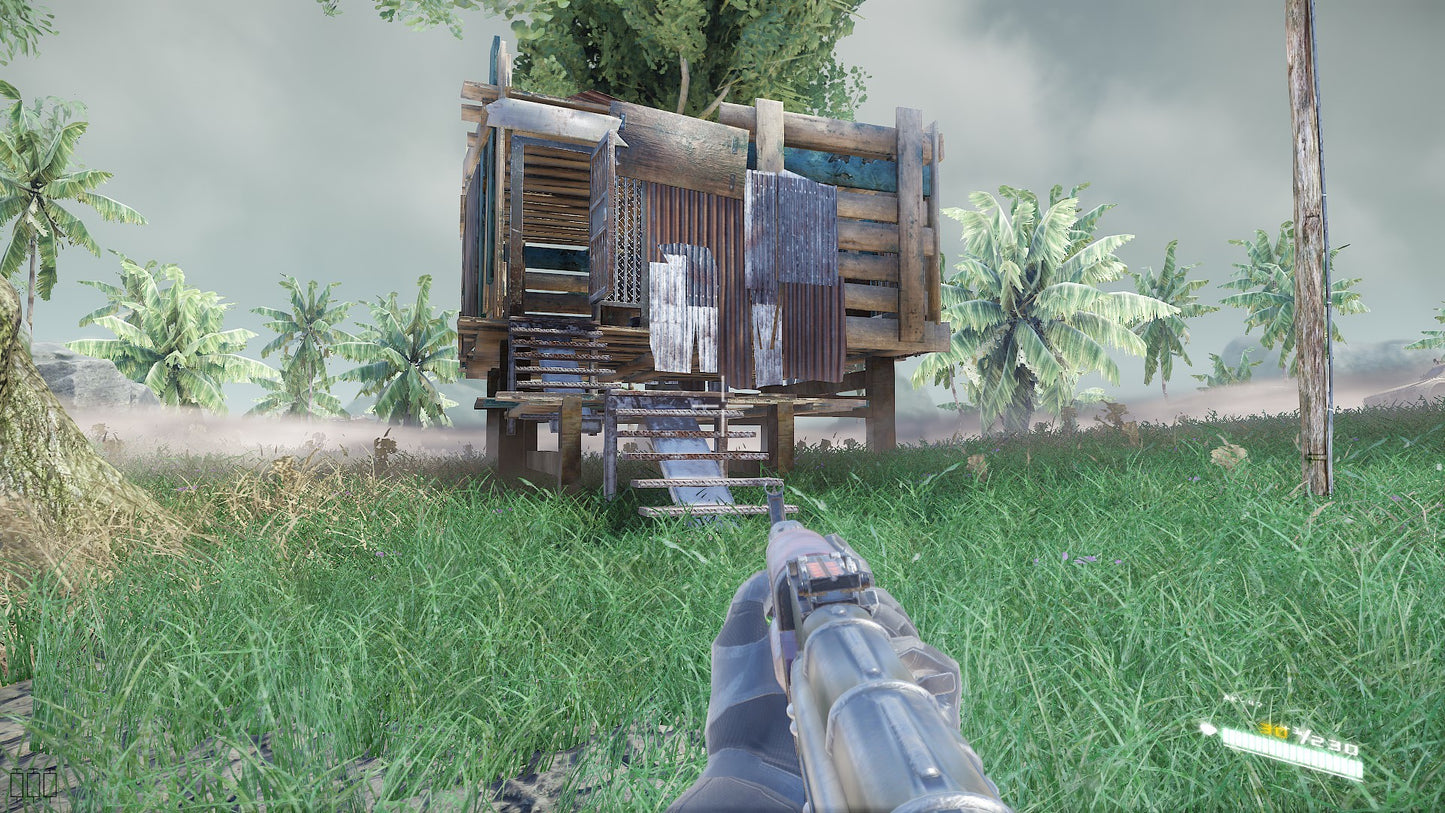The height and width of the screenshot is (813, 1445).
Task: Click the AK-47 weapon name label
Action: pos(1242,701)
